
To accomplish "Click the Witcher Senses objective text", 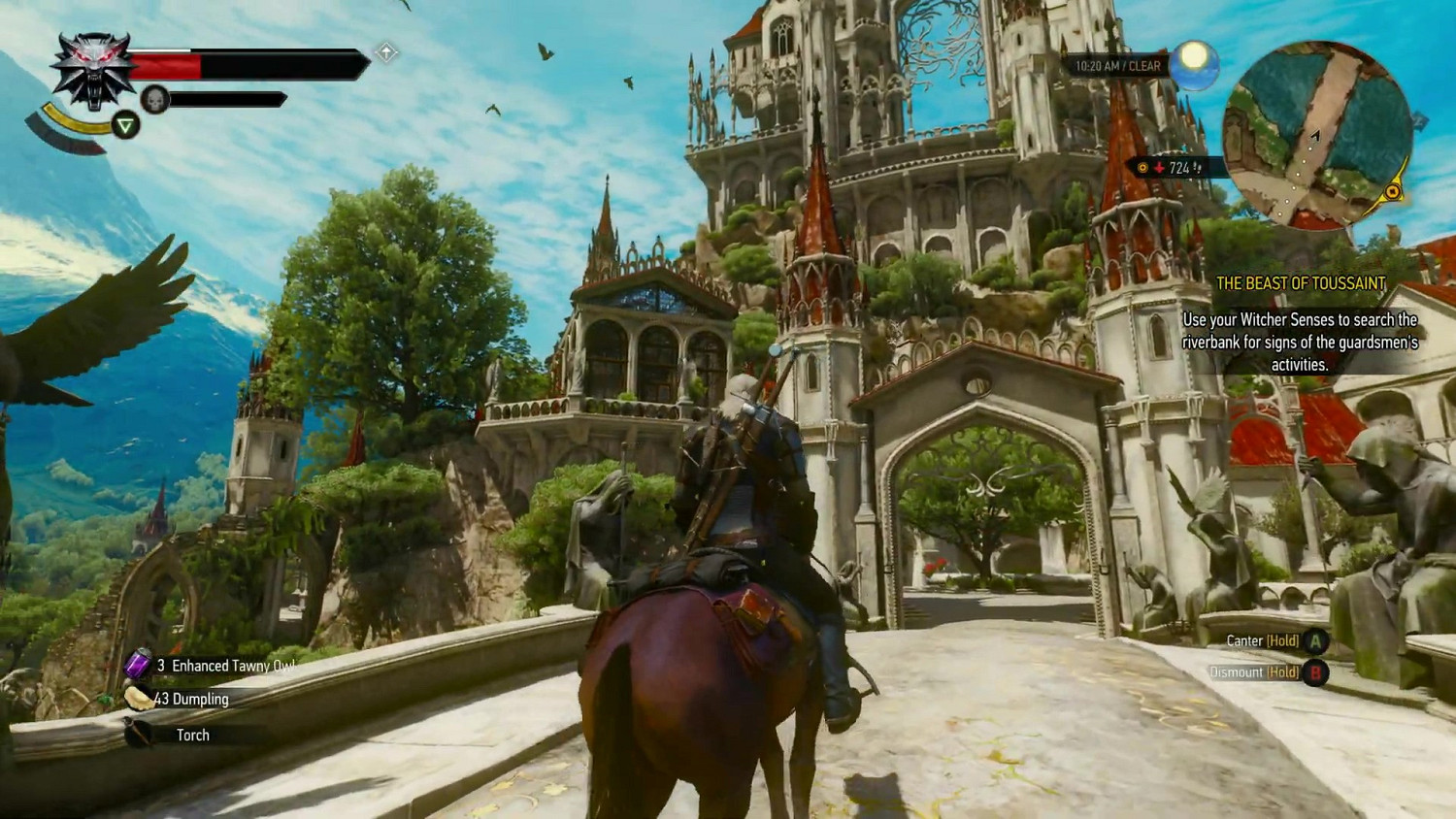I will [1301, 340].
